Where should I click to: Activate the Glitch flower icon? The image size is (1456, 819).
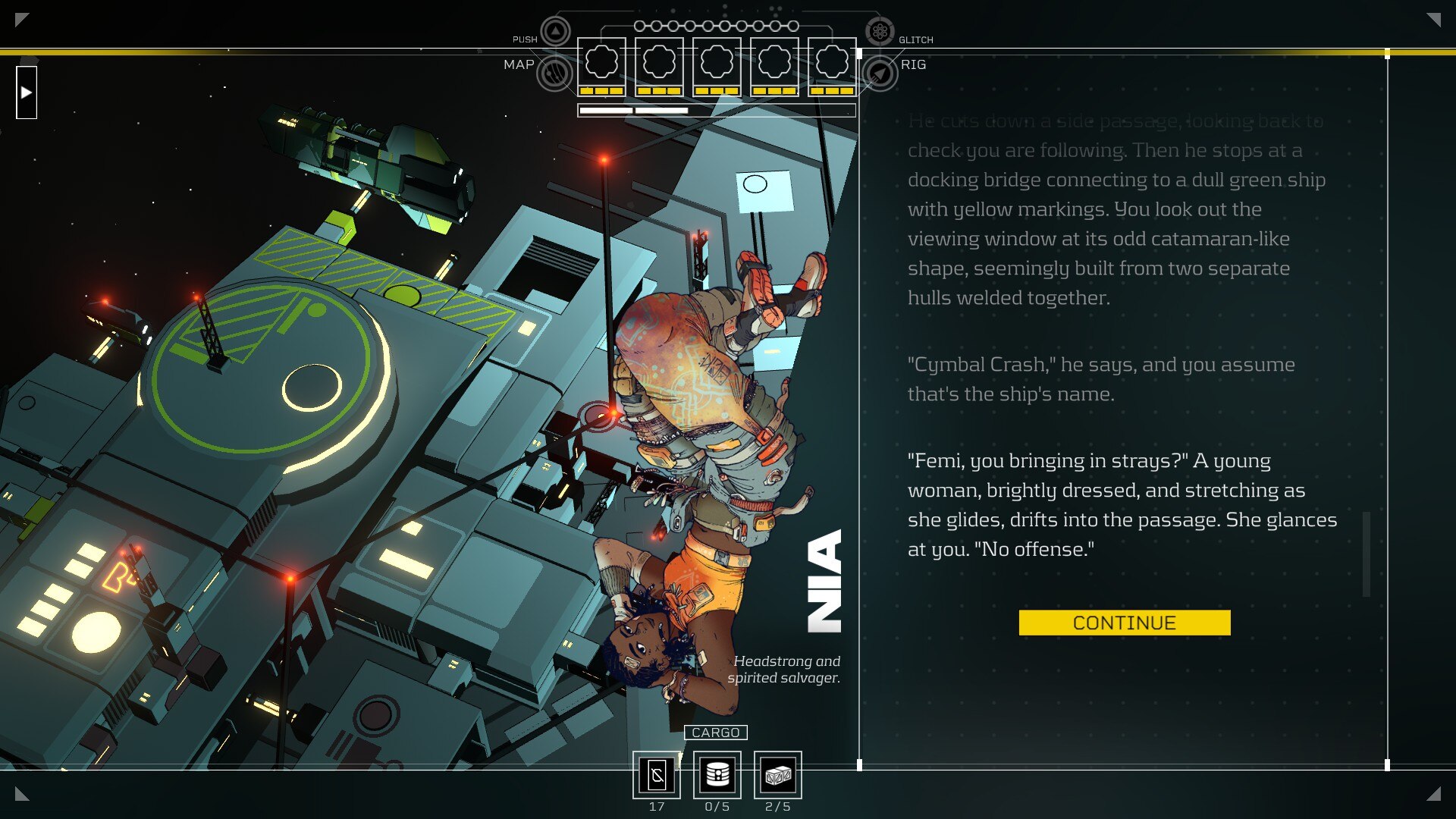click(x=880, y=32)
